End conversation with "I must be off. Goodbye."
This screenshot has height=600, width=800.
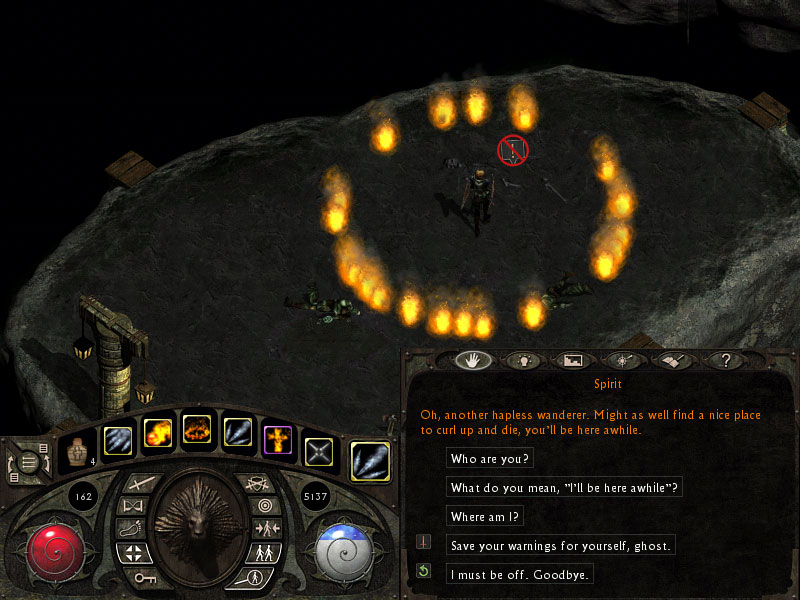click(521, 574)
